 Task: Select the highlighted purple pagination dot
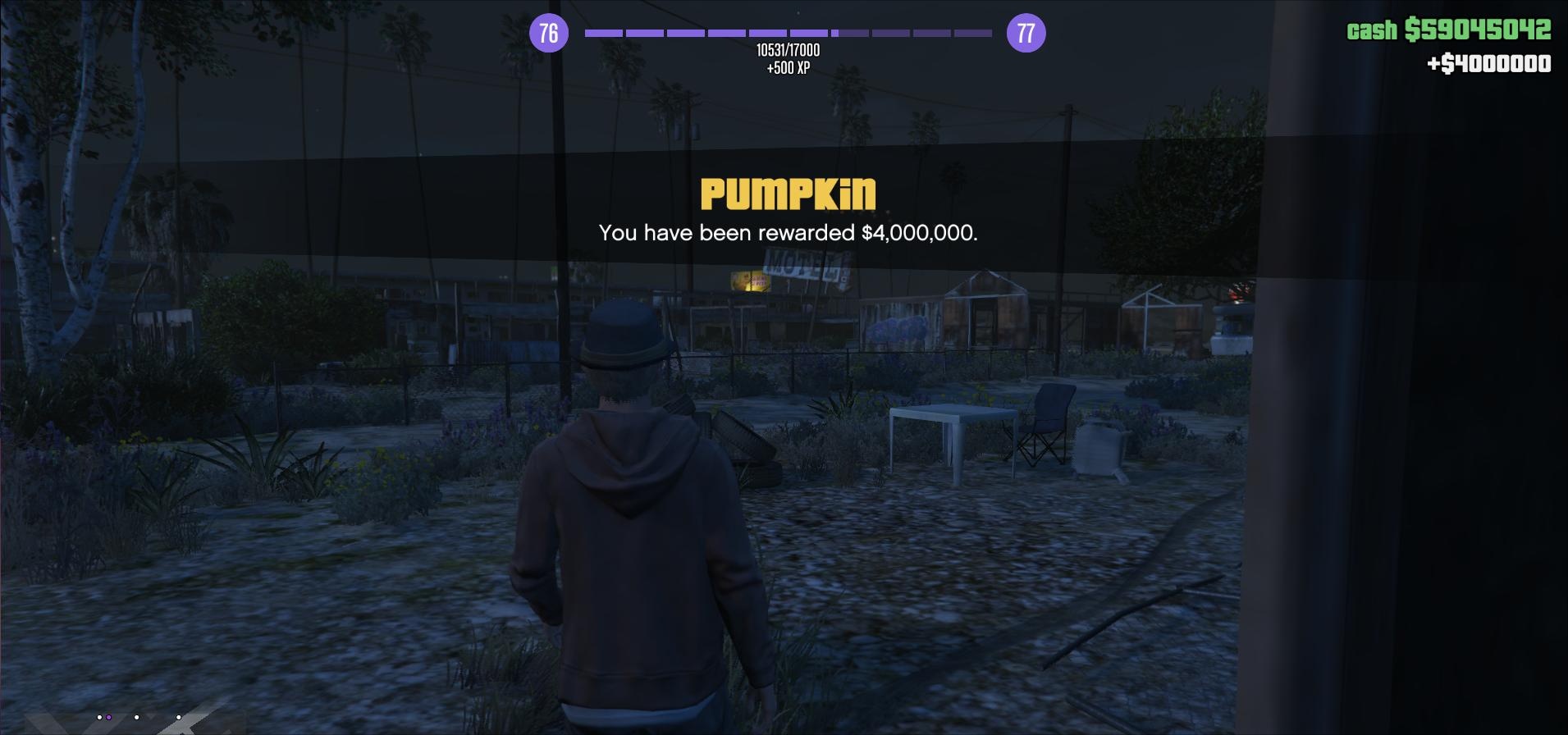pos(108,717)
